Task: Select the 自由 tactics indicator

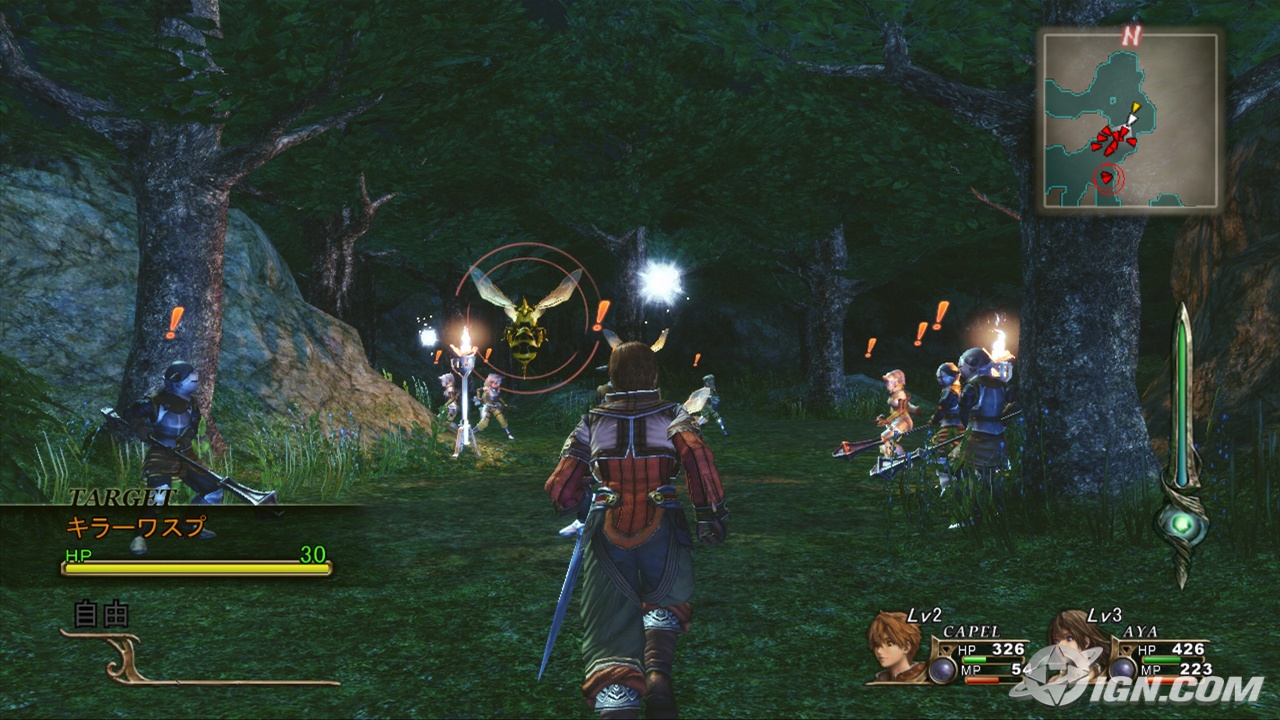Action: 103,614
